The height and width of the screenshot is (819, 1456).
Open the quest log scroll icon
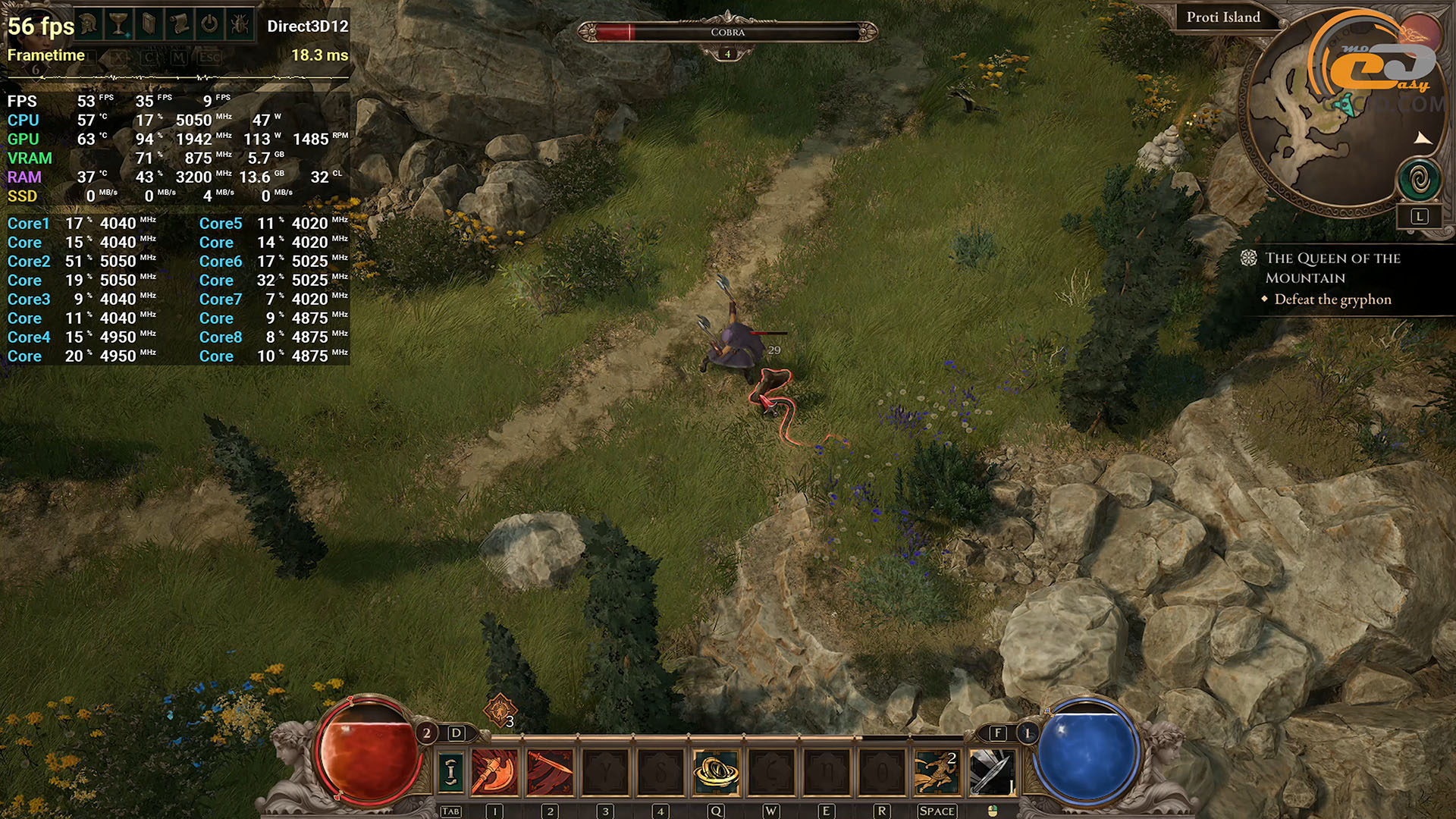tap(180, 25)
